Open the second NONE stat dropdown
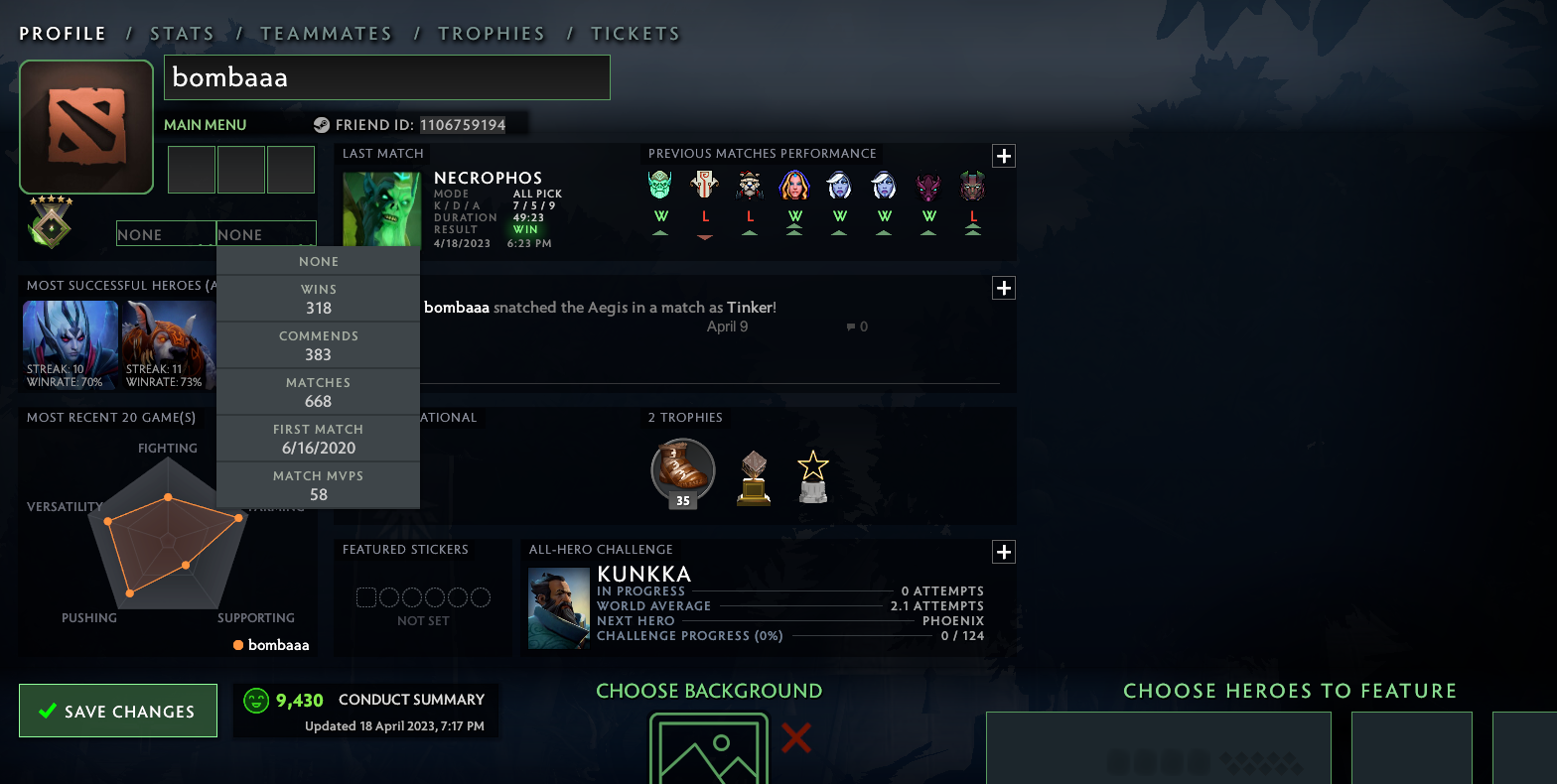The width and height of the screenshot is (1557, 784). (266, 233)
